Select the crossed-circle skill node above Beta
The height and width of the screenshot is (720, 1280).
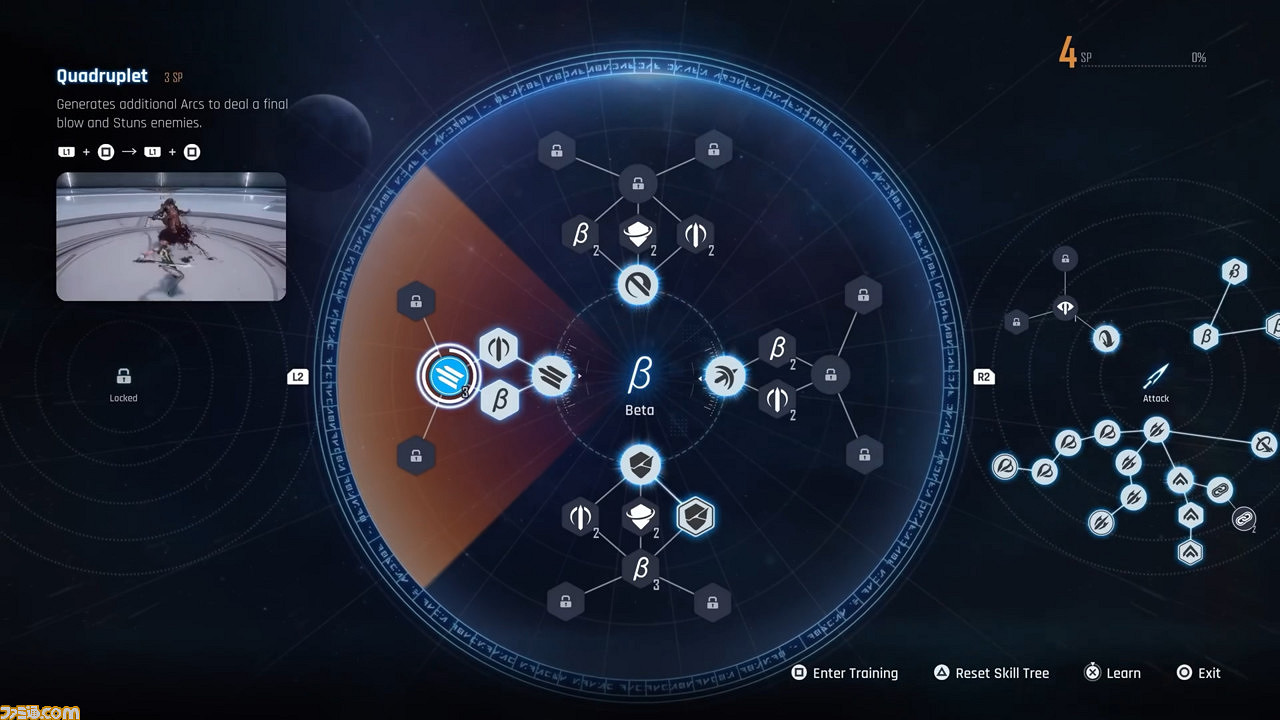(x=637, y=284)
